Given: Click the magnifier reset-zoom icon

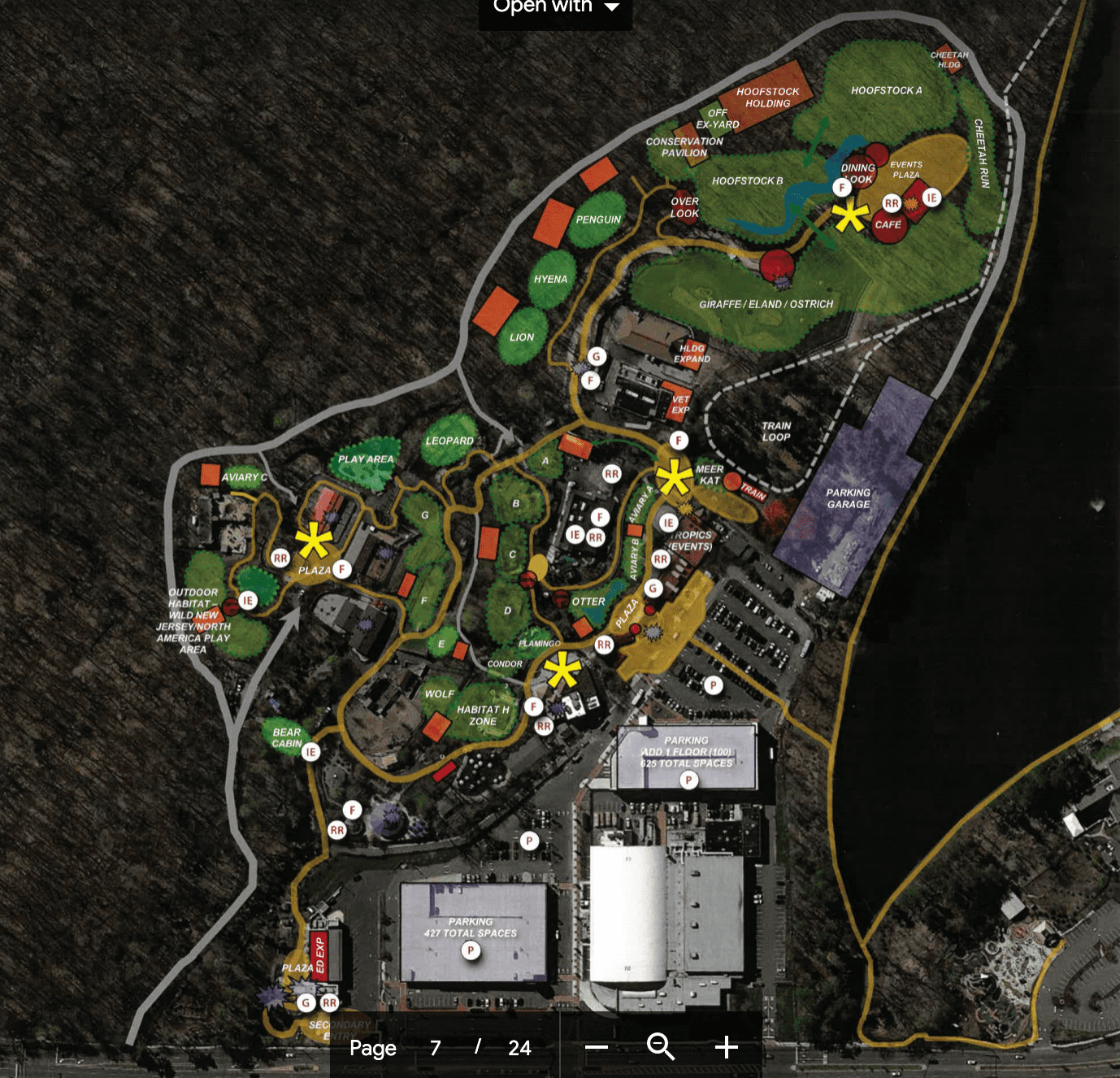Looking at the screenshot, I should (x=660, y=1047).
